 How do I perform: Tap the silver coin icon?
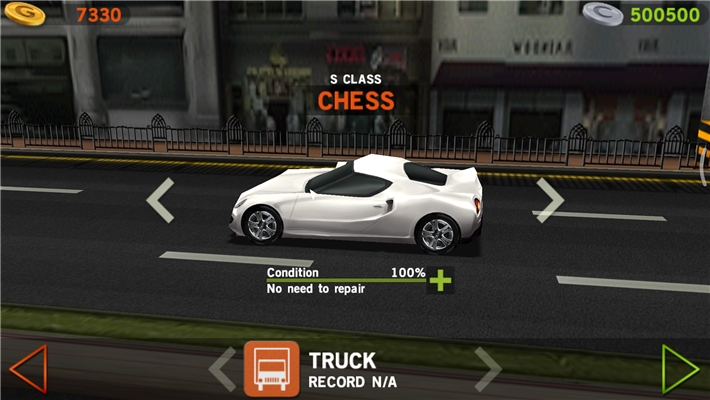[602, 14]
